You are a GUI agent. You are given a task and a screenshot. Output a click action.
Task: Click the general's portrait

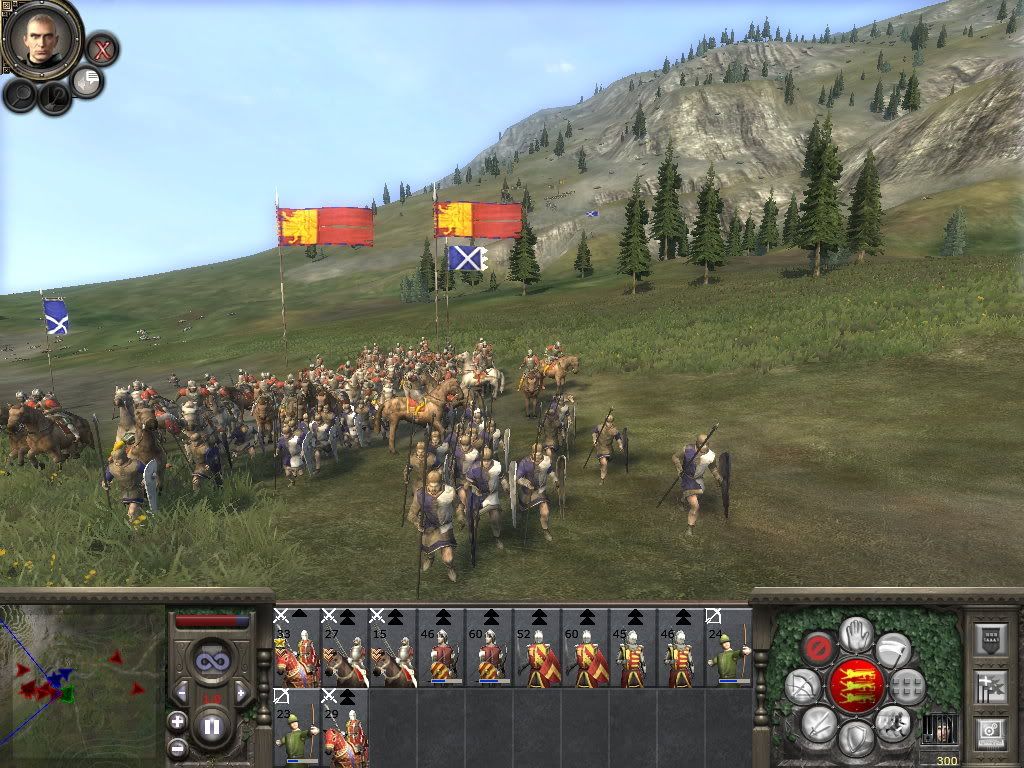pyautogui.click(x=41, y=39)
